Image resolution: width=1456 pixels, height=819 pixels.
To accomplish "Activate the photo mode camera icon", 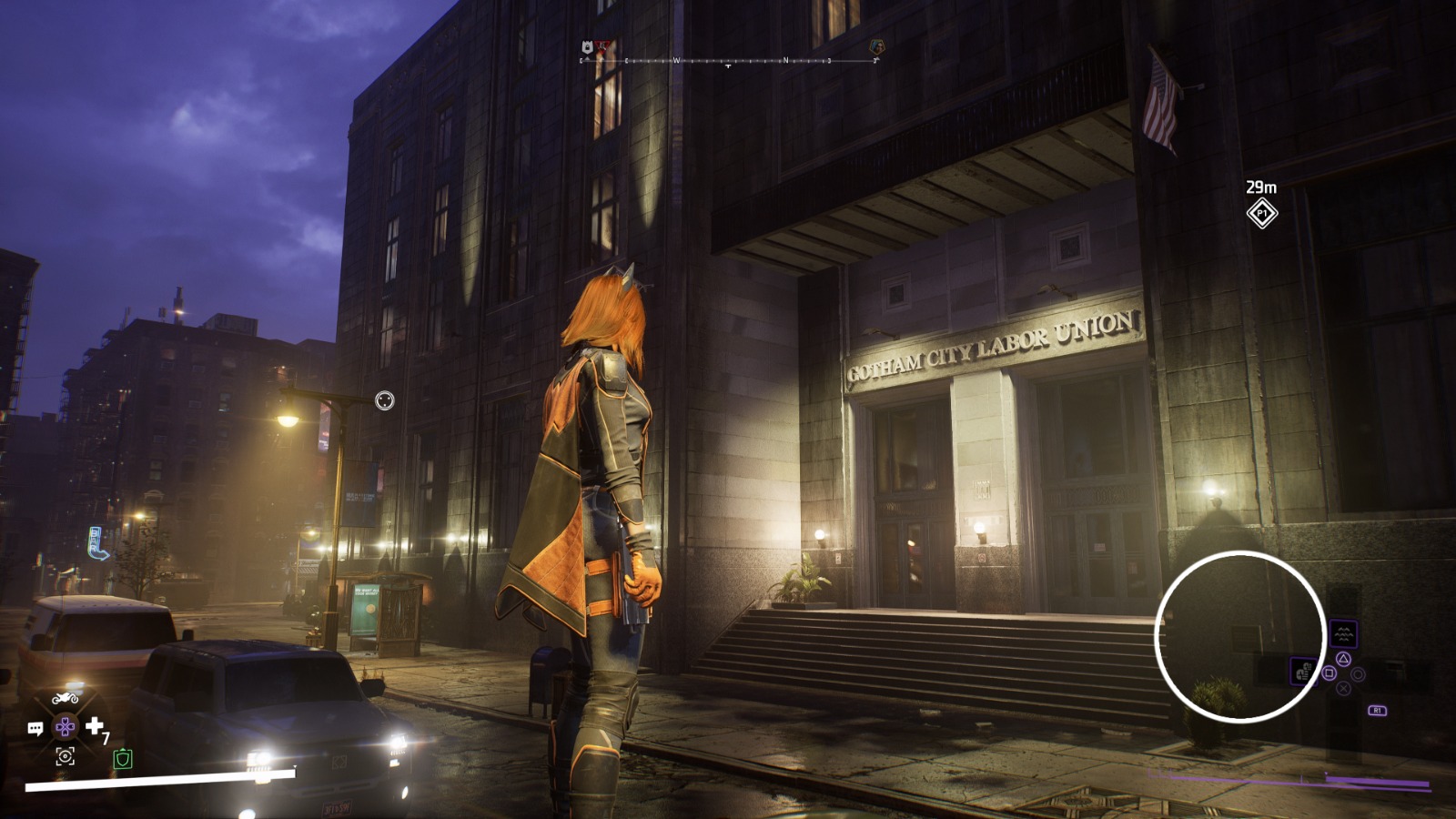I will [66, 756].
